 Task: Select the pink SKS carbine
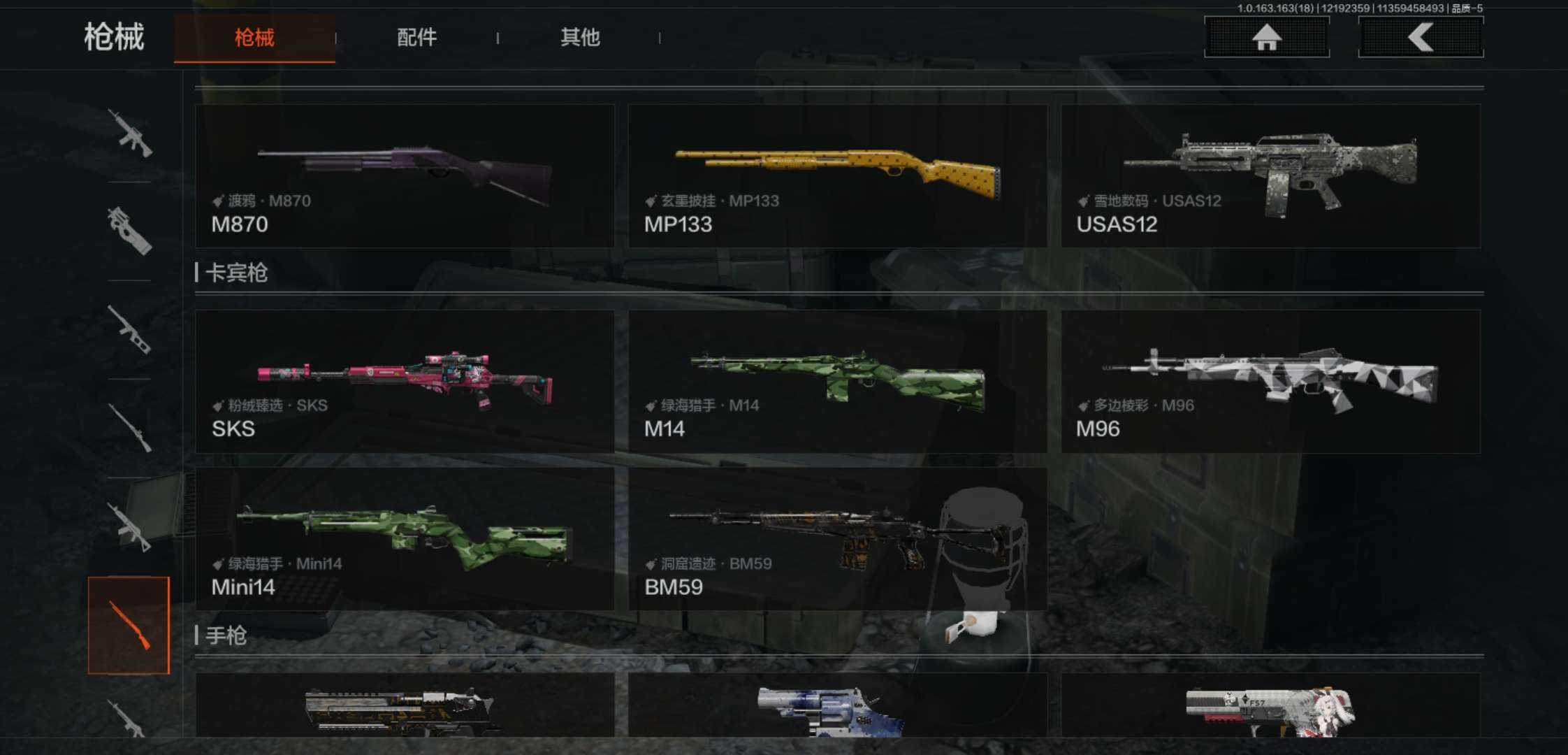[405, 382]
